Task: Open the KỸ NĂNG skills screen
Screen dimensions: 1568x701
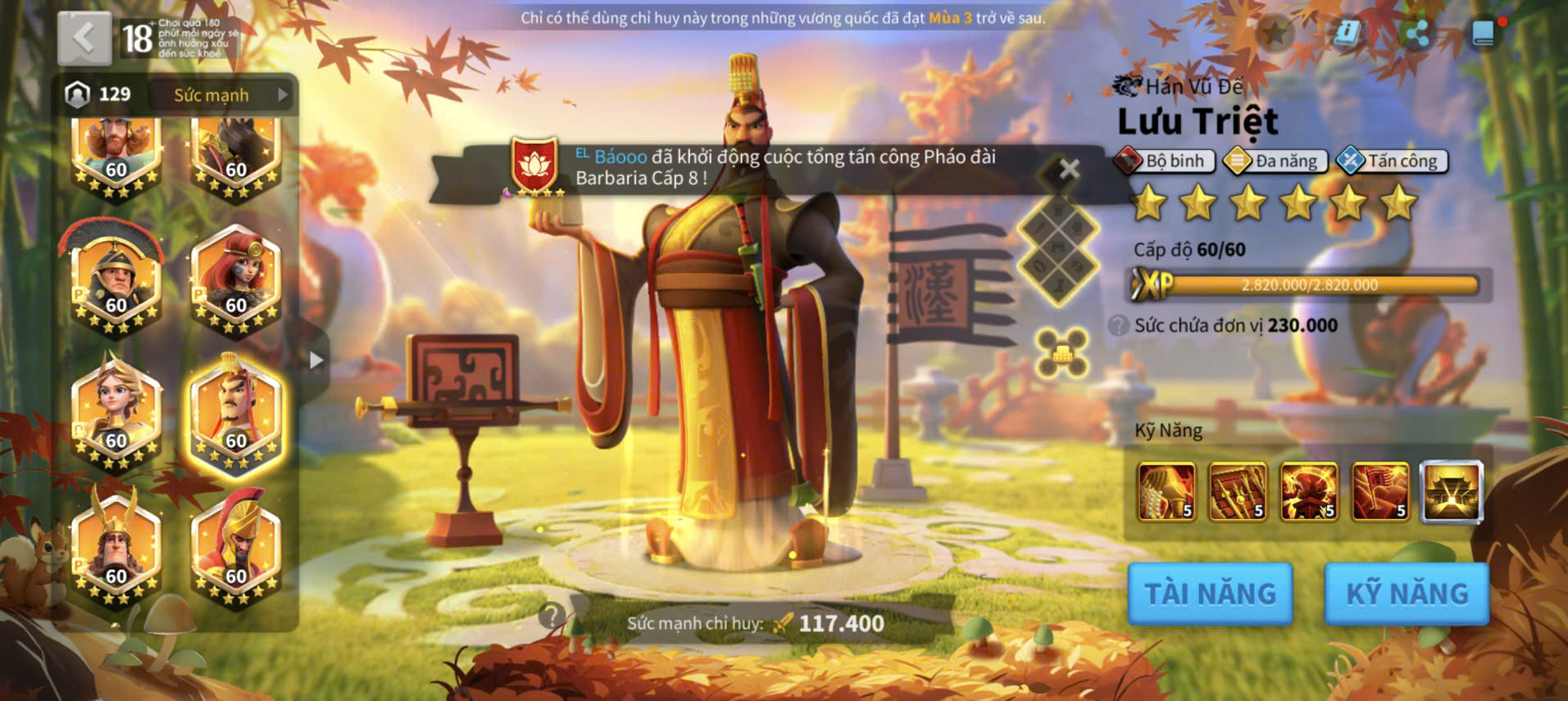Action: 1407,594
